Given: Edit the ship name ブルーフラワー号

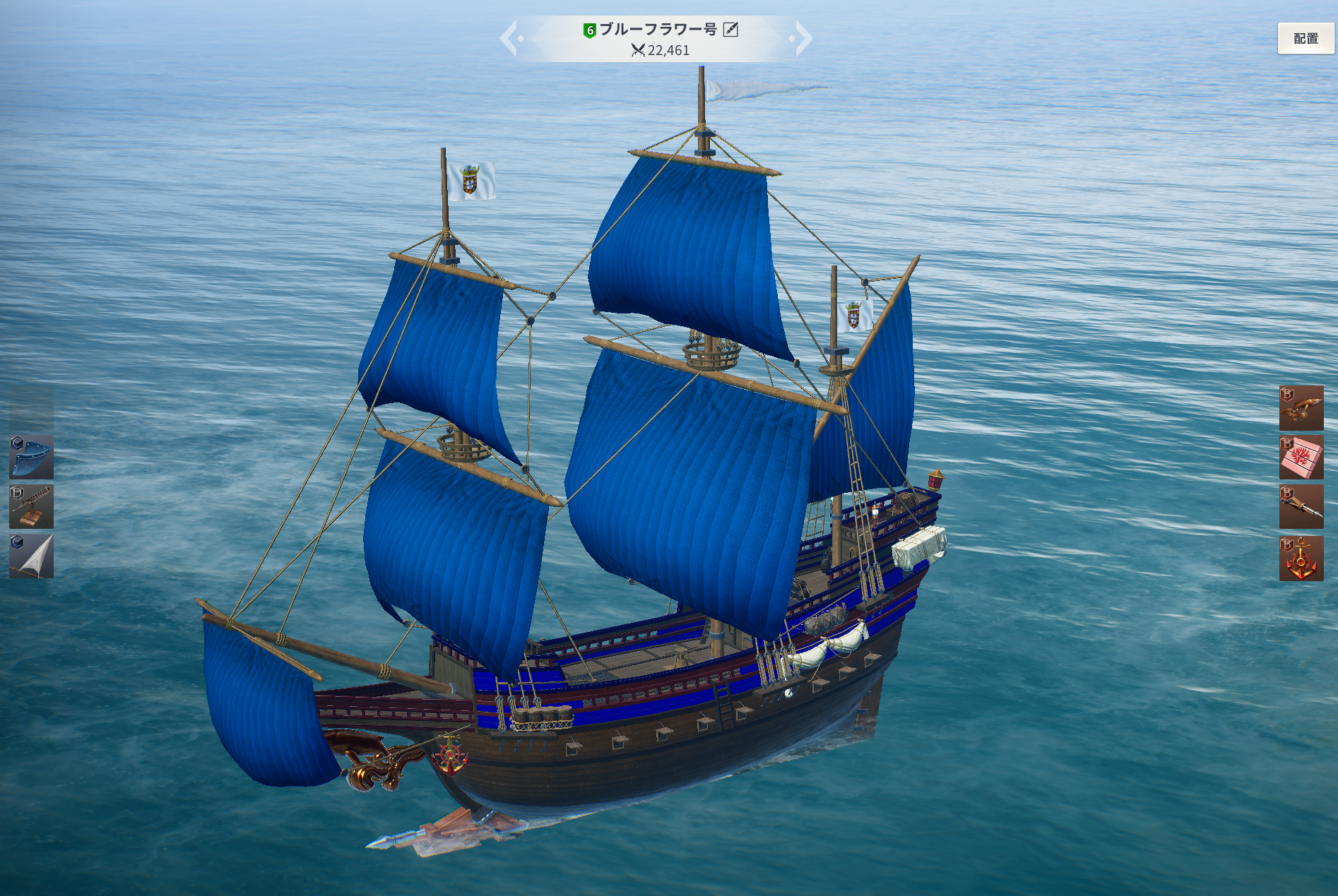Looking at the screenshot, I should pos(730,30).
